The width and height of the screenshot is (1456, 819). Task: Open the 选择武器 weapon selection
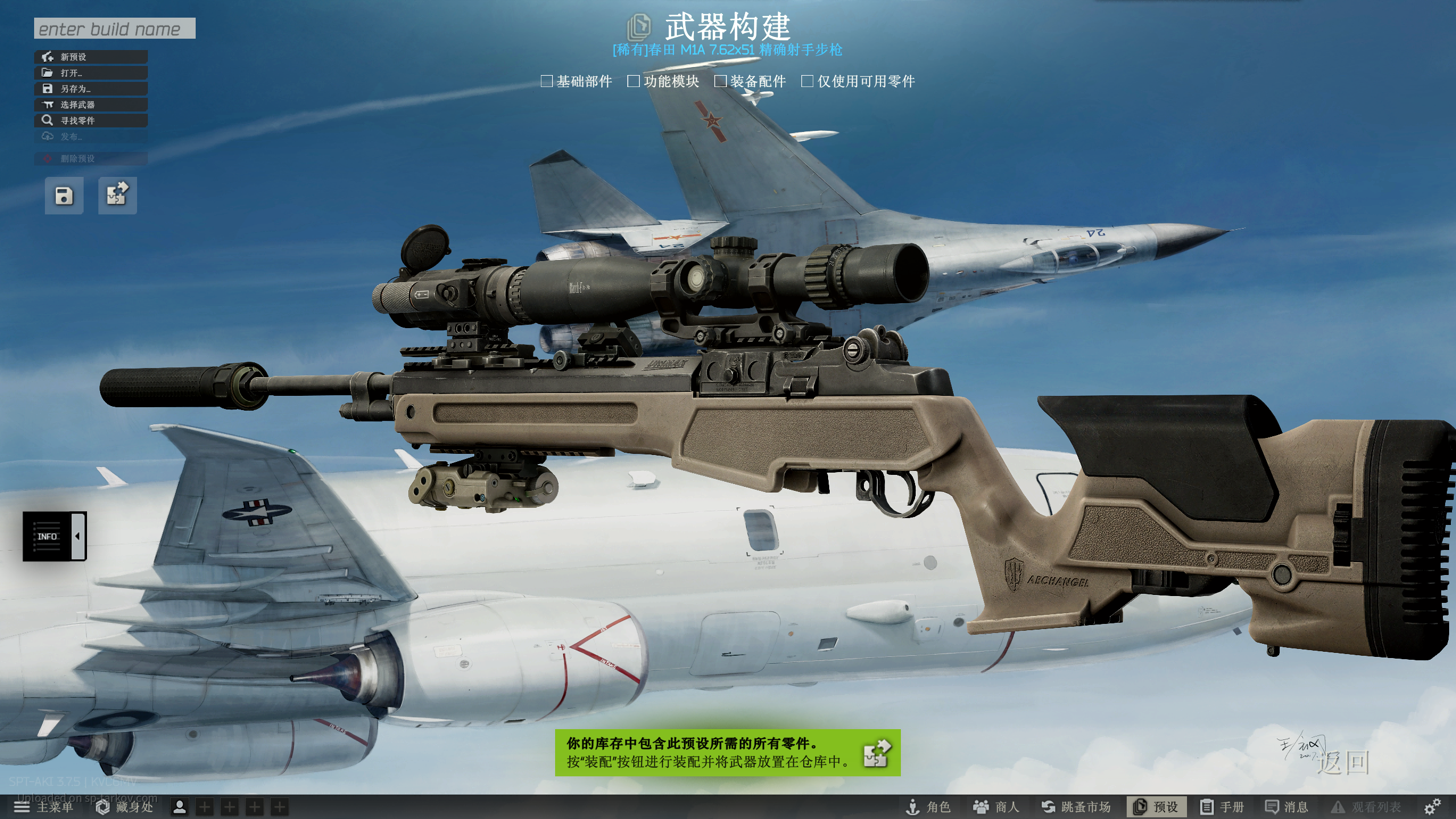pos(91,105)
